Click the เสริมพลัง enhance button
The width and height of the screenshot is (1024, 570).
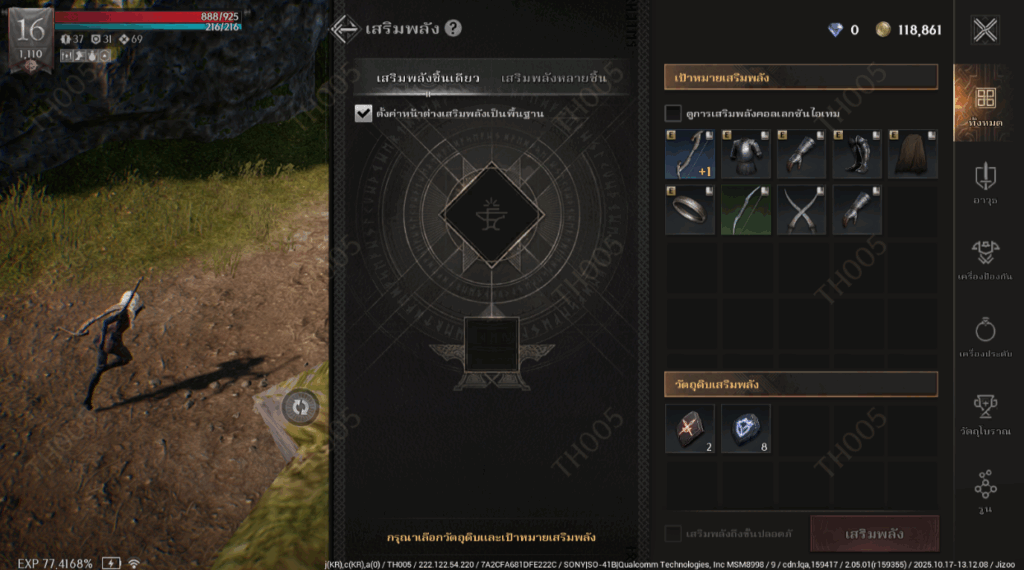[x=874, y=534]
